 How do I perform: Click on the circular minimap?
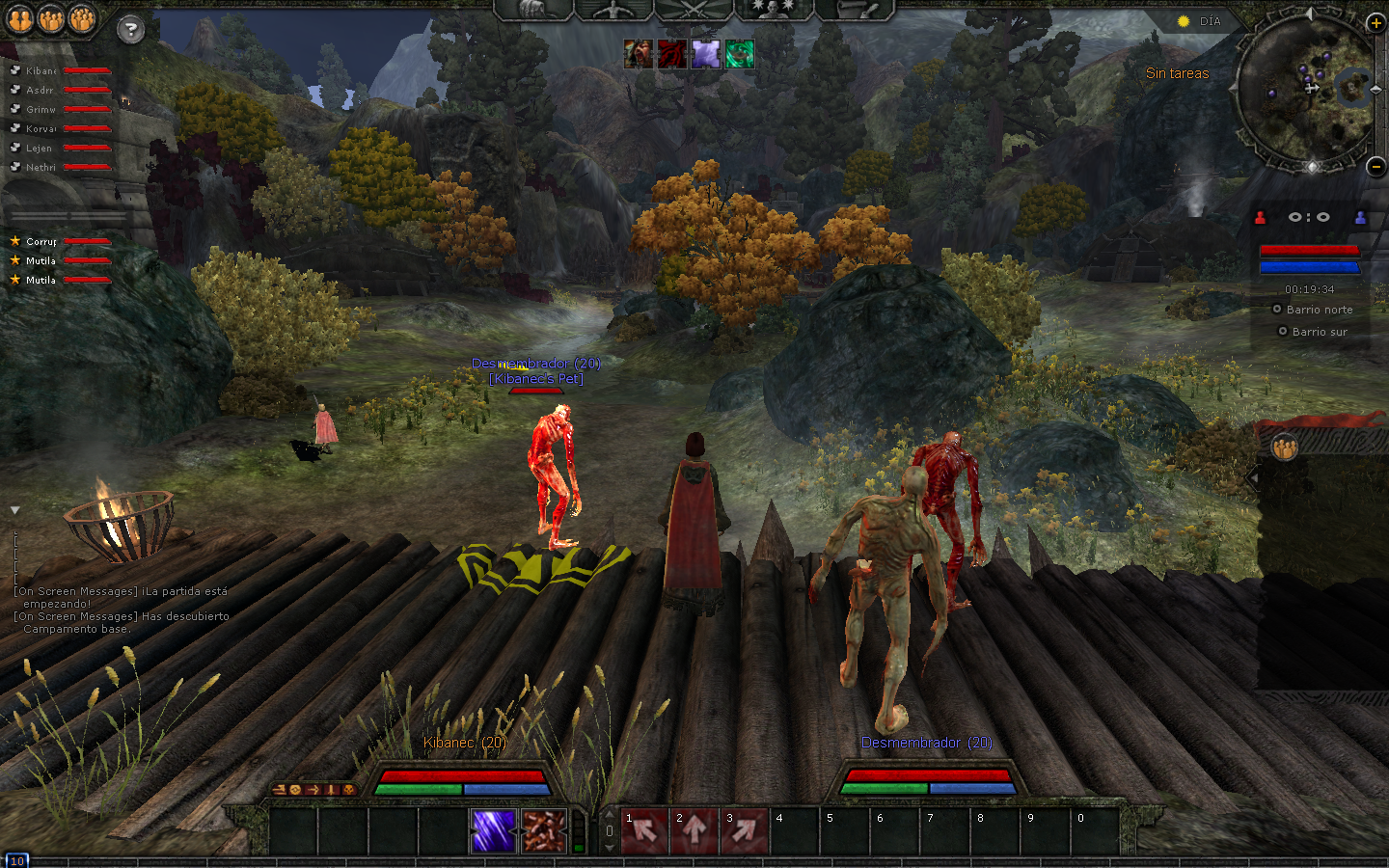[x=1305, y=89]
